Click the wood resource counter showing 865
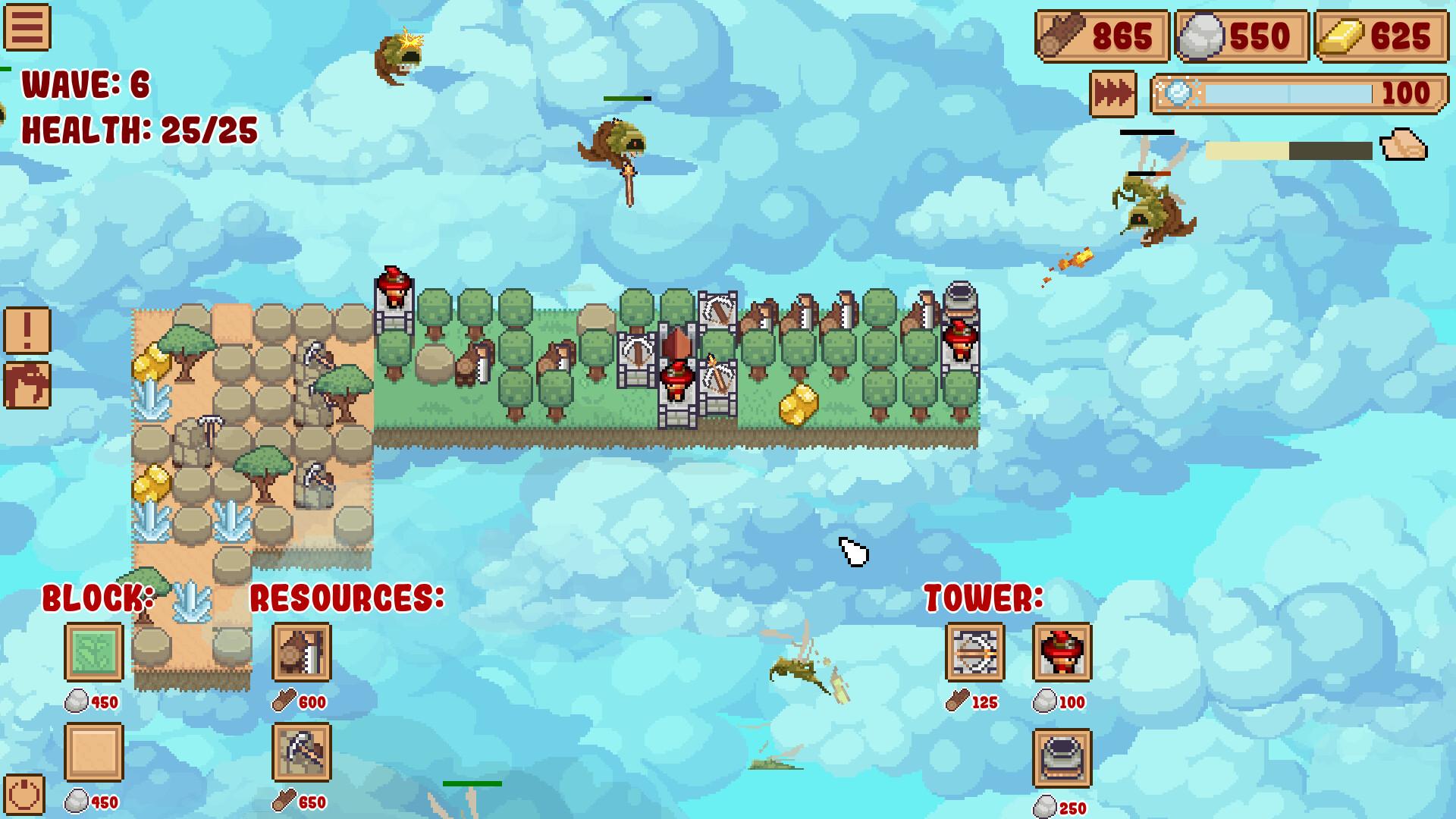Image resolution: width=1456 pixels, height=819 pixels. 1100,35
